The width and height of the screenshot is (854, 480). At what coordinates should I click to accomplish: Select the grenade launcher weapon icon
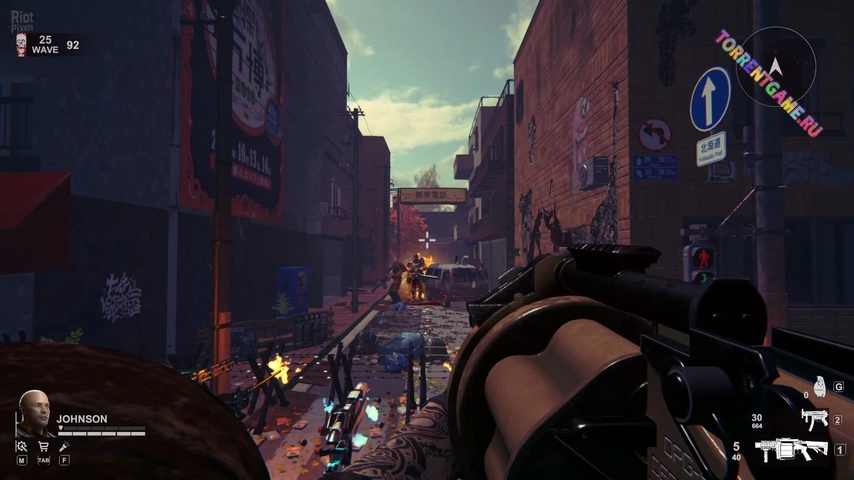point(793,450)
